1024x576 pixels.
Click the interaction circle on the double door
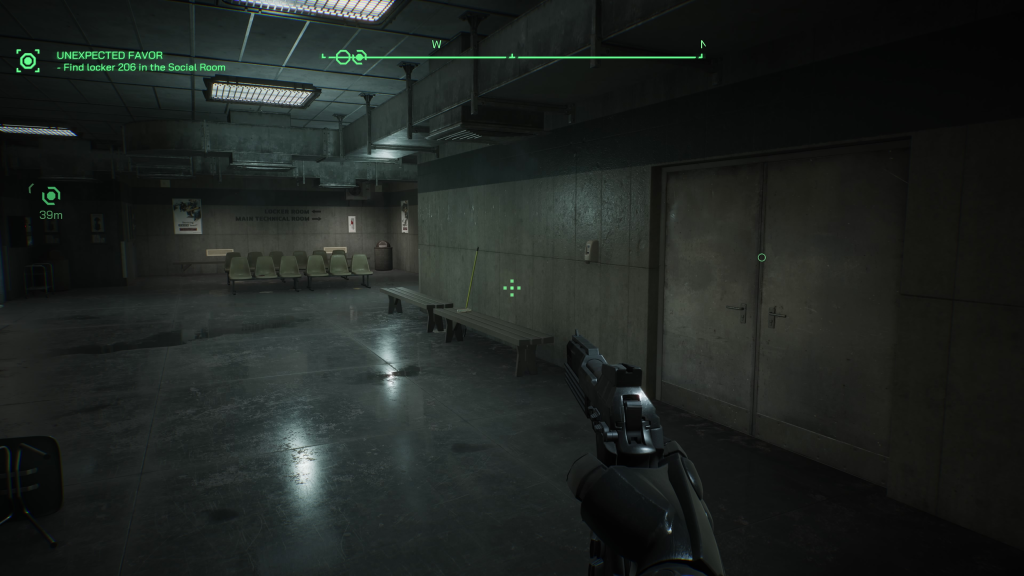click(762, 258)
